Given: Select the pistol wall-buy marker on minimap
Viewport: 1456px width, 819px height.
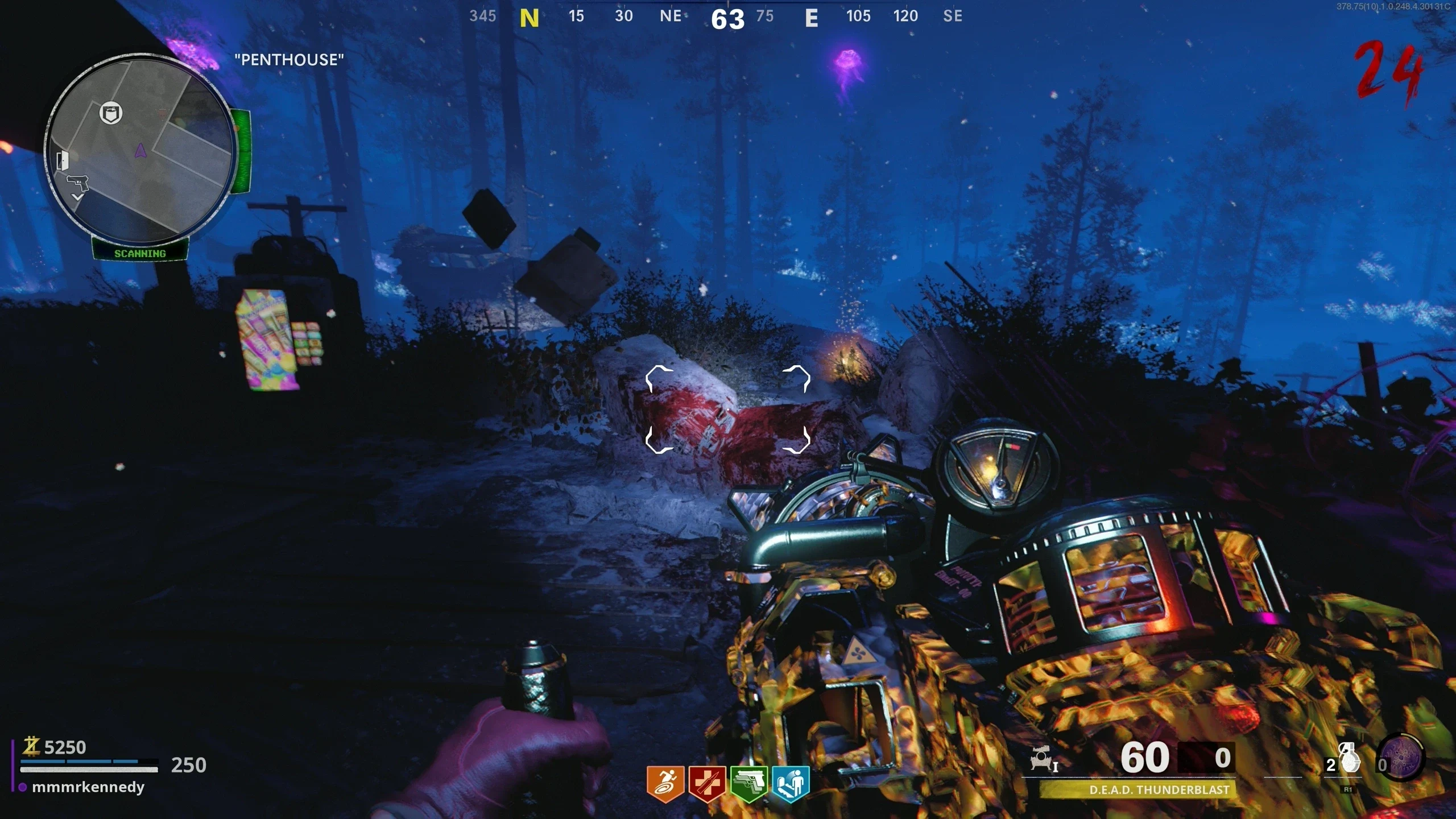Looking at the screenshot, I should (x=78, y=183).
